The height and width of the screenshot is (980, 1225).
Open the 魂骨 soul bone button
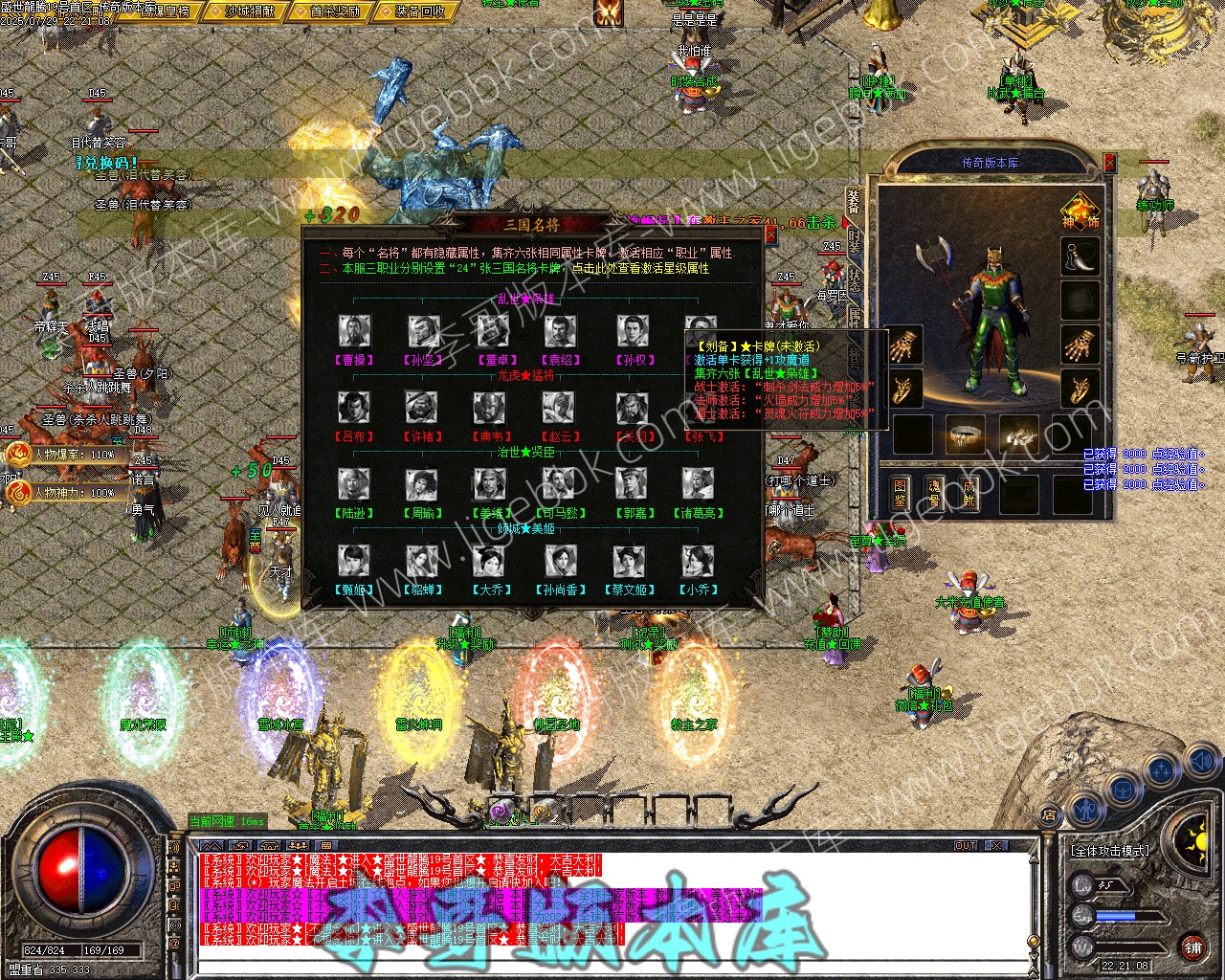tap(934, 493)
